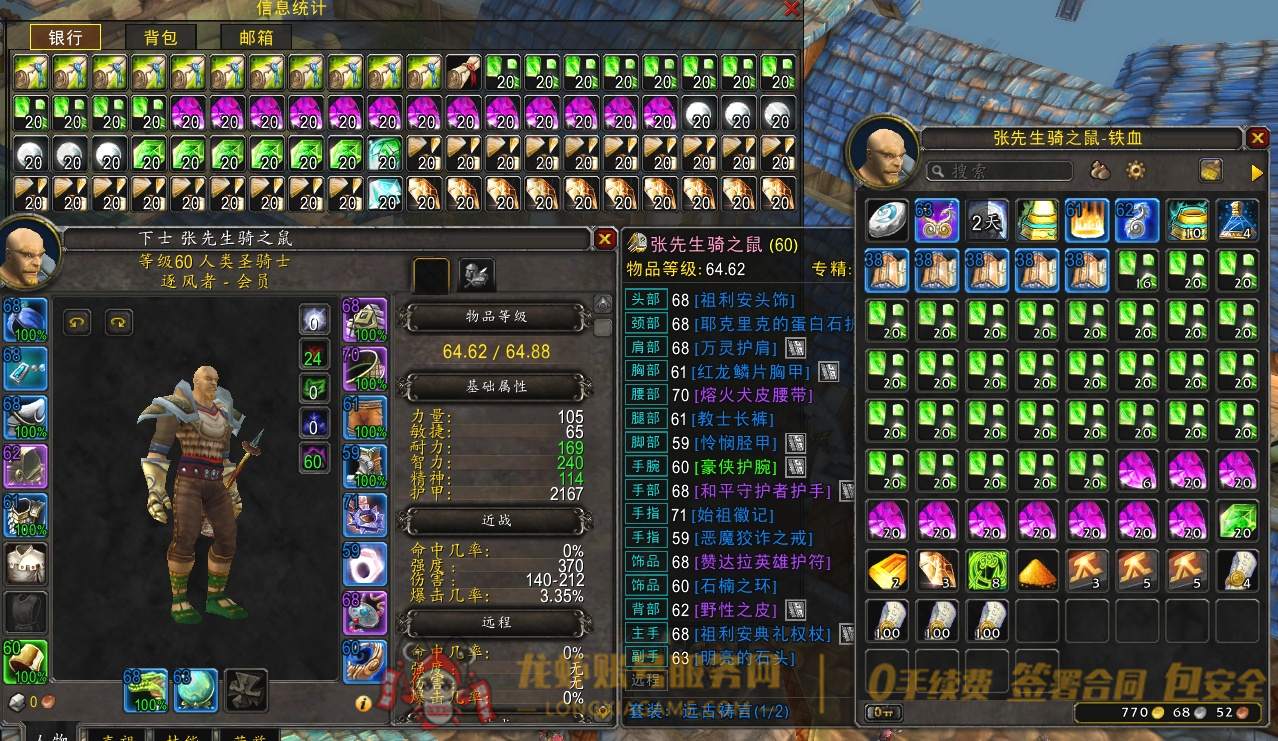Screen dimensions: 1278x741
Task: Select the 银行 tab
Action: [65, 38]
